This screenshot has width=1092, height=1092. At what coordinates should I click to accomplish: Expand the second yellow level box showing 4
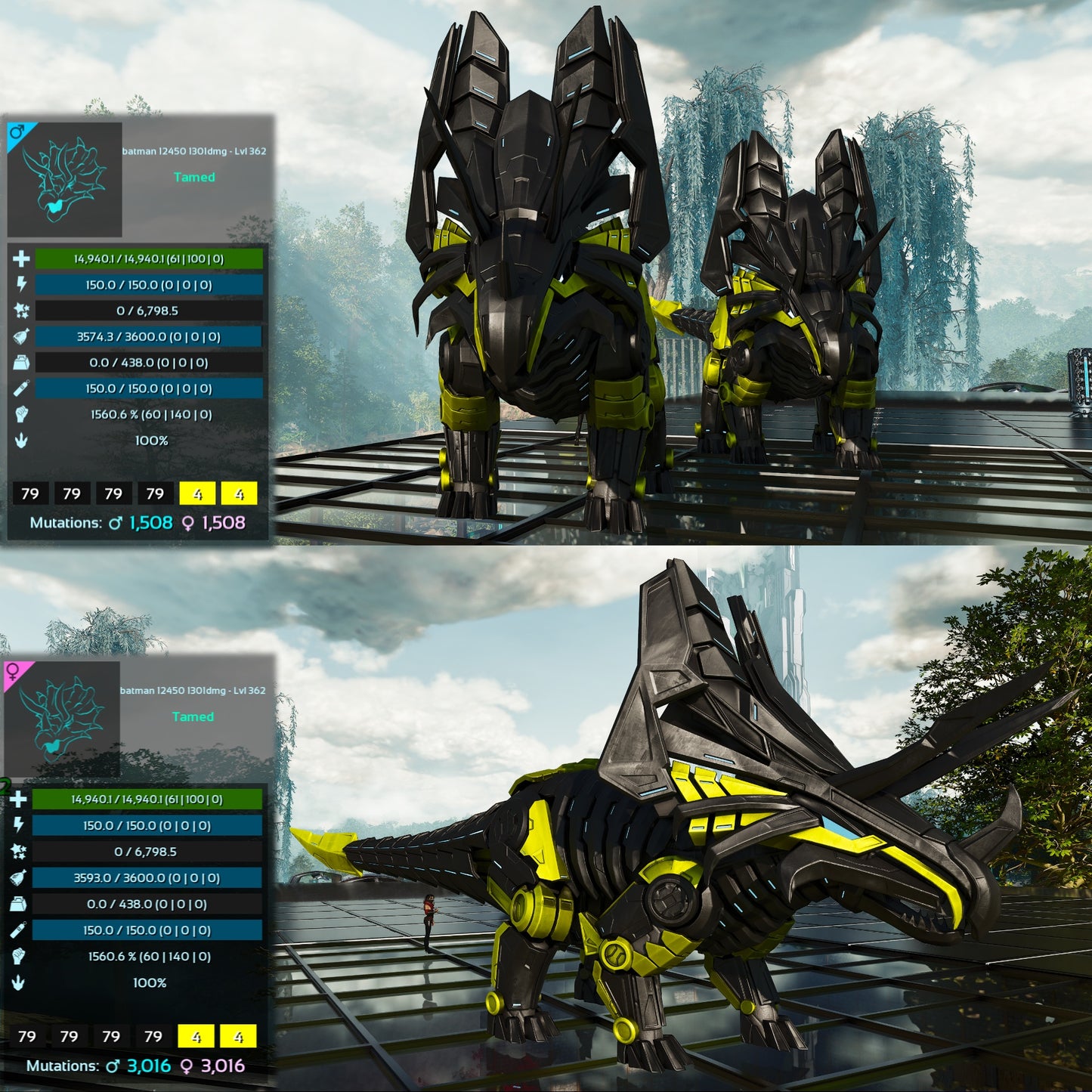[x=240, y=493]
